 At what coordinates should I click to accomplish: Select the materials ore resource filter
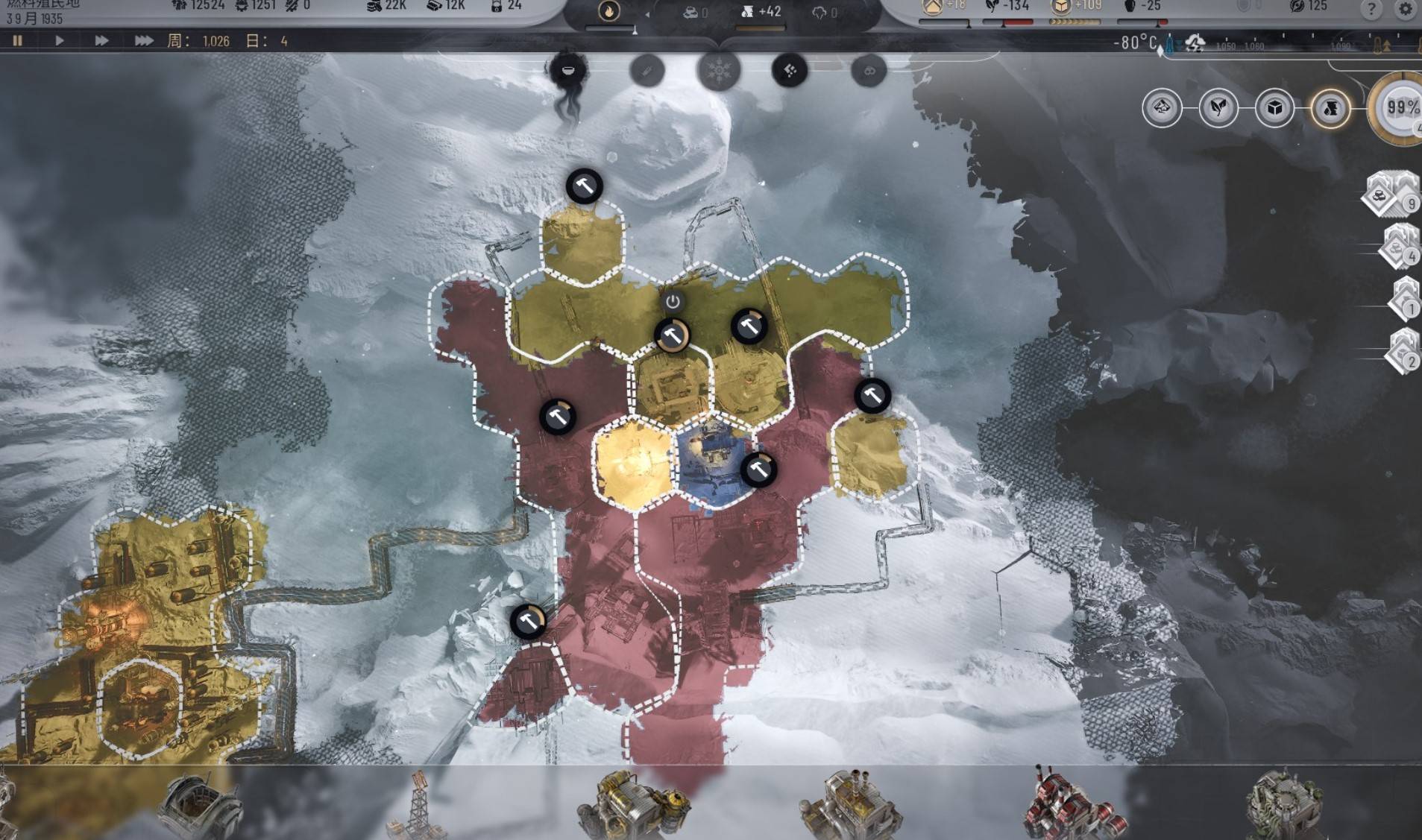[1162, 109]
